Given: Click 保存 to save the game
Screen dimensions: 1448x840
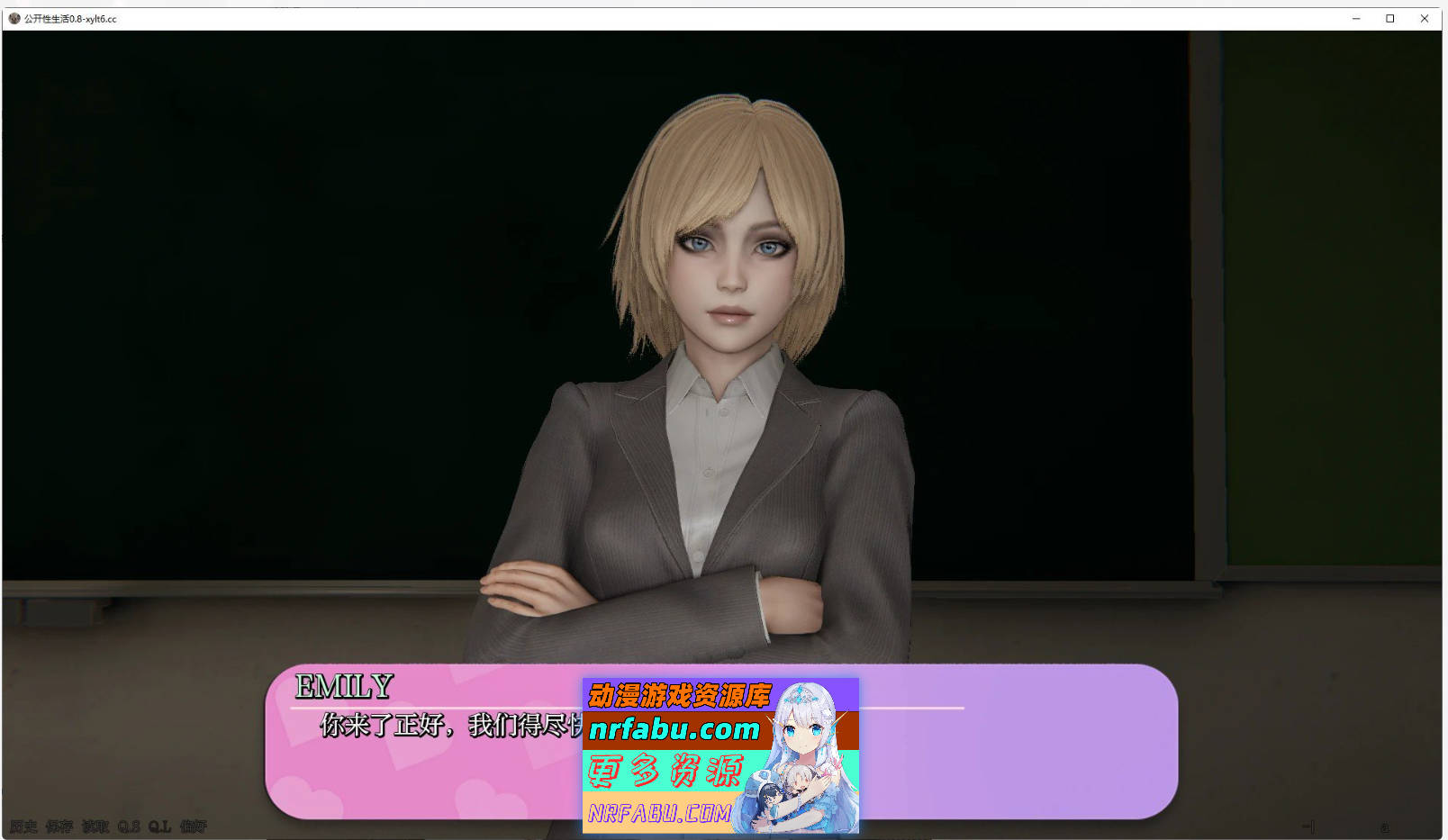Looking at the screenshot, I should pyautogui.click(x=59, y=826).
